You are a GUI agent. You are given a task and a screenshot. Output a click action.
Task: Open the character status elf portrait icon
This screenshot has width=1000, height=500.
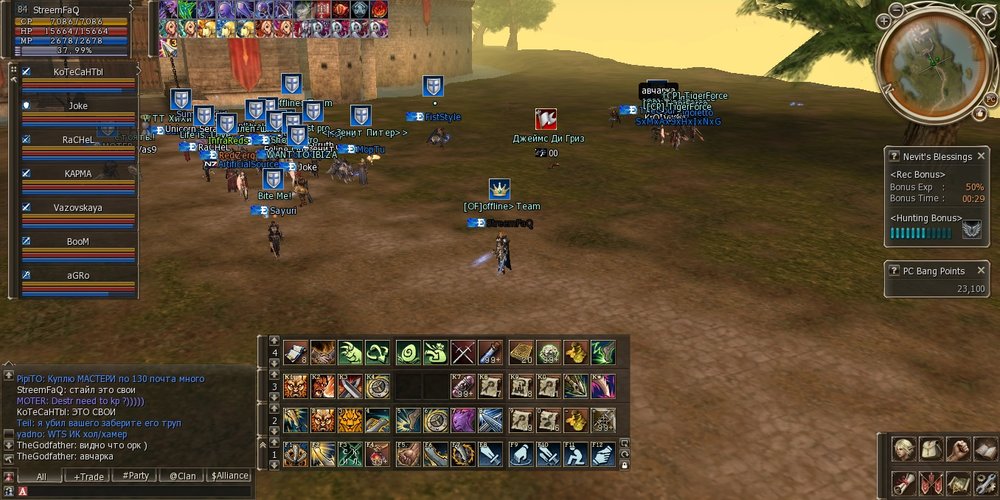point(904,449)
